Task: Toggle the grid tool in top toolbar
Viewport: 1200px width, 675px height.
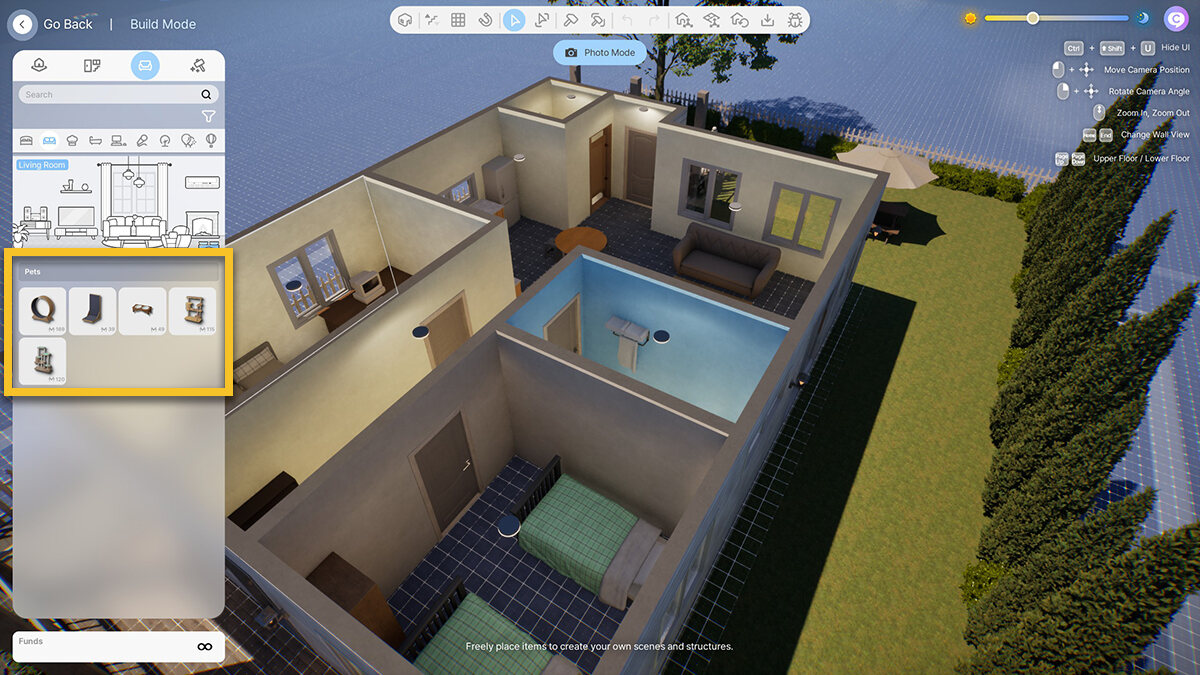Action: tap(458, 20)
